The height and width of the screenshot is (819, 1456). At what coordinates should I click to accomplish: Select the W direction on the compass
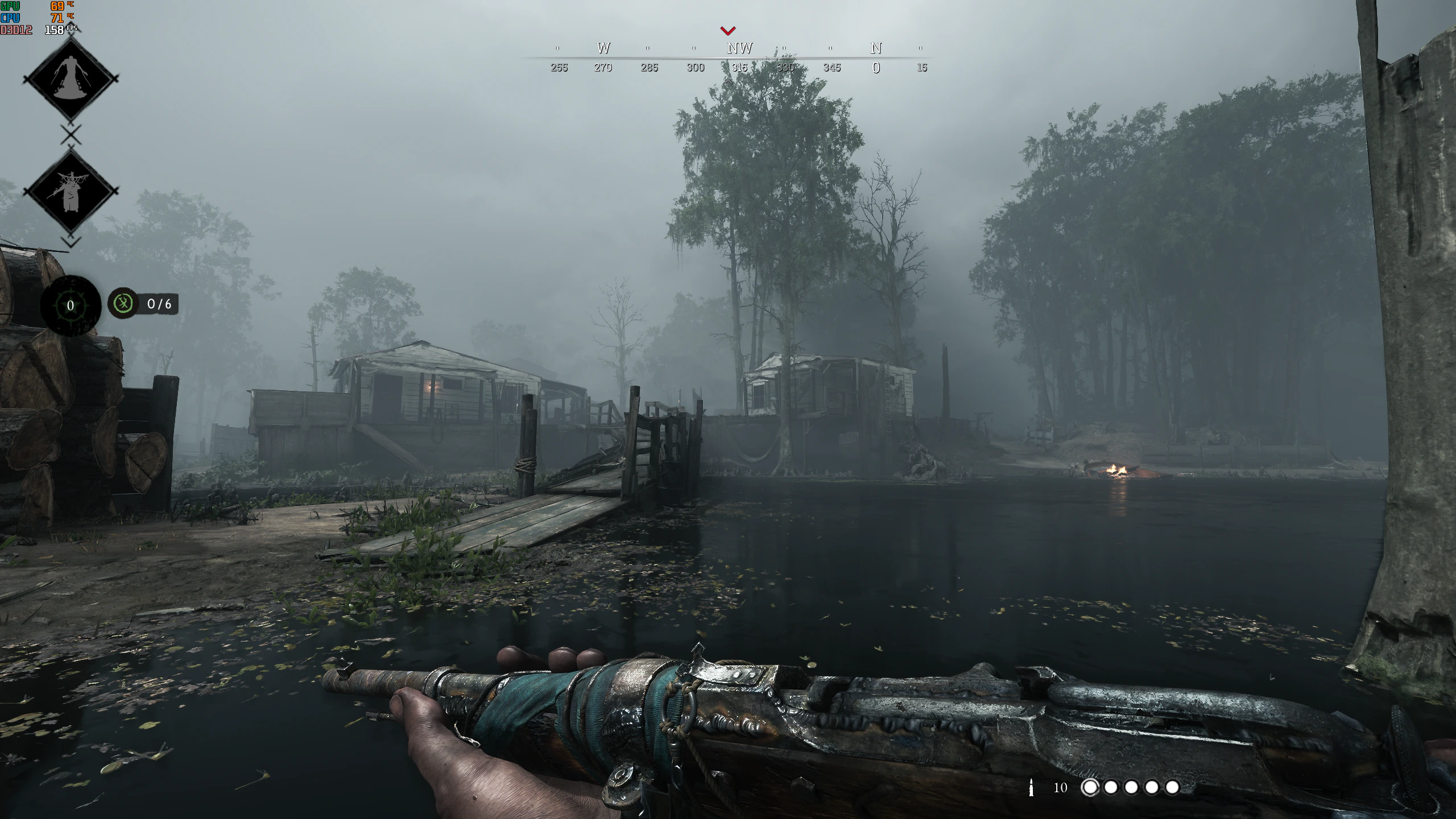(602, 48)
